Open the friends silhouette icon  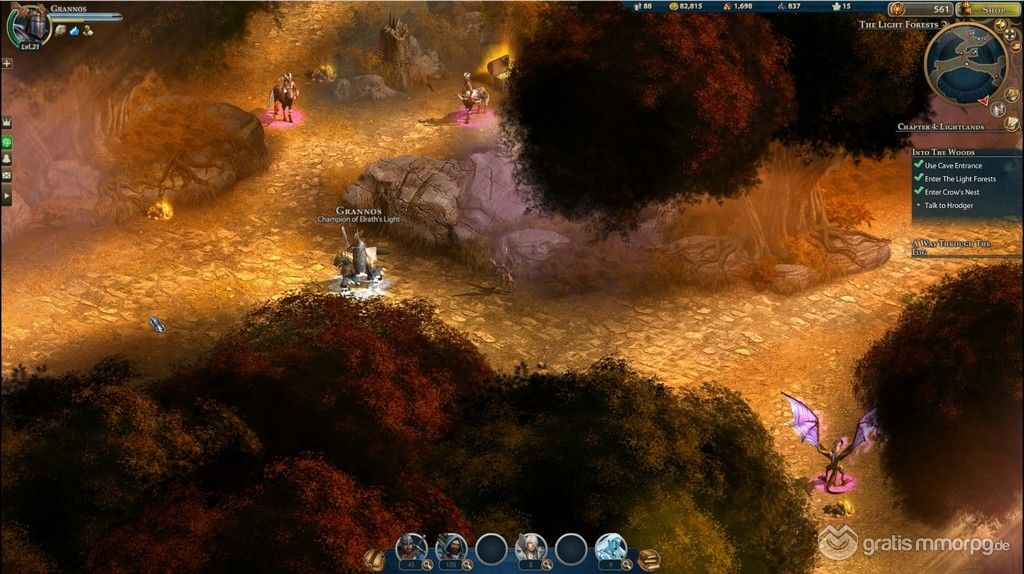click(x=7, y=158)
